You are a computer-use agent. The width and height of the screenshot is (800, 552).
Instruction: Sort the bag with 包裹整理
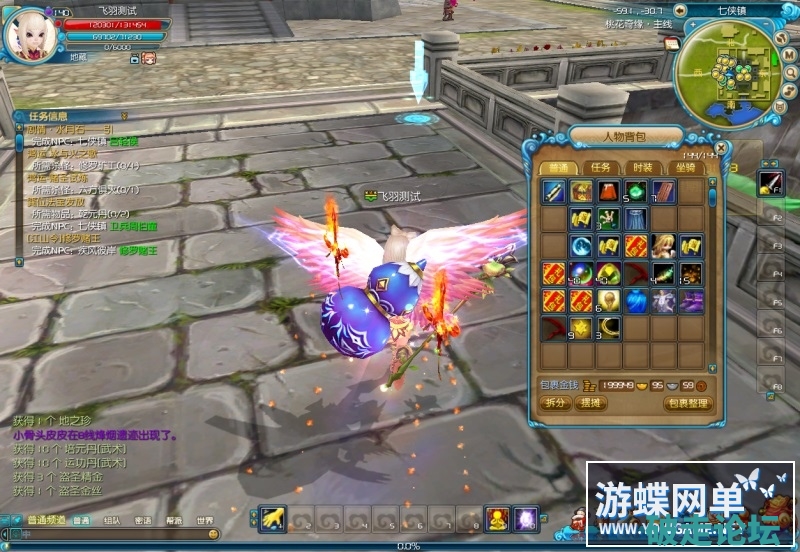(688, 403)
